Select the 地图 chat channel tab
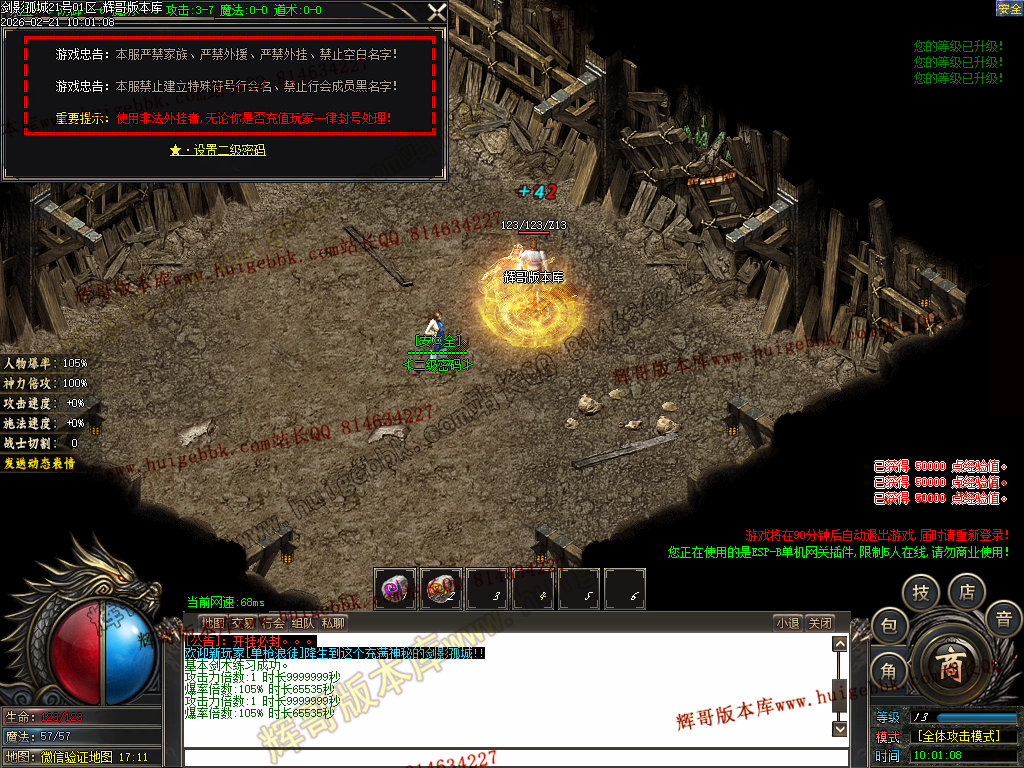Viewport: 1024px width, 768px height. [x=213, y=623]
